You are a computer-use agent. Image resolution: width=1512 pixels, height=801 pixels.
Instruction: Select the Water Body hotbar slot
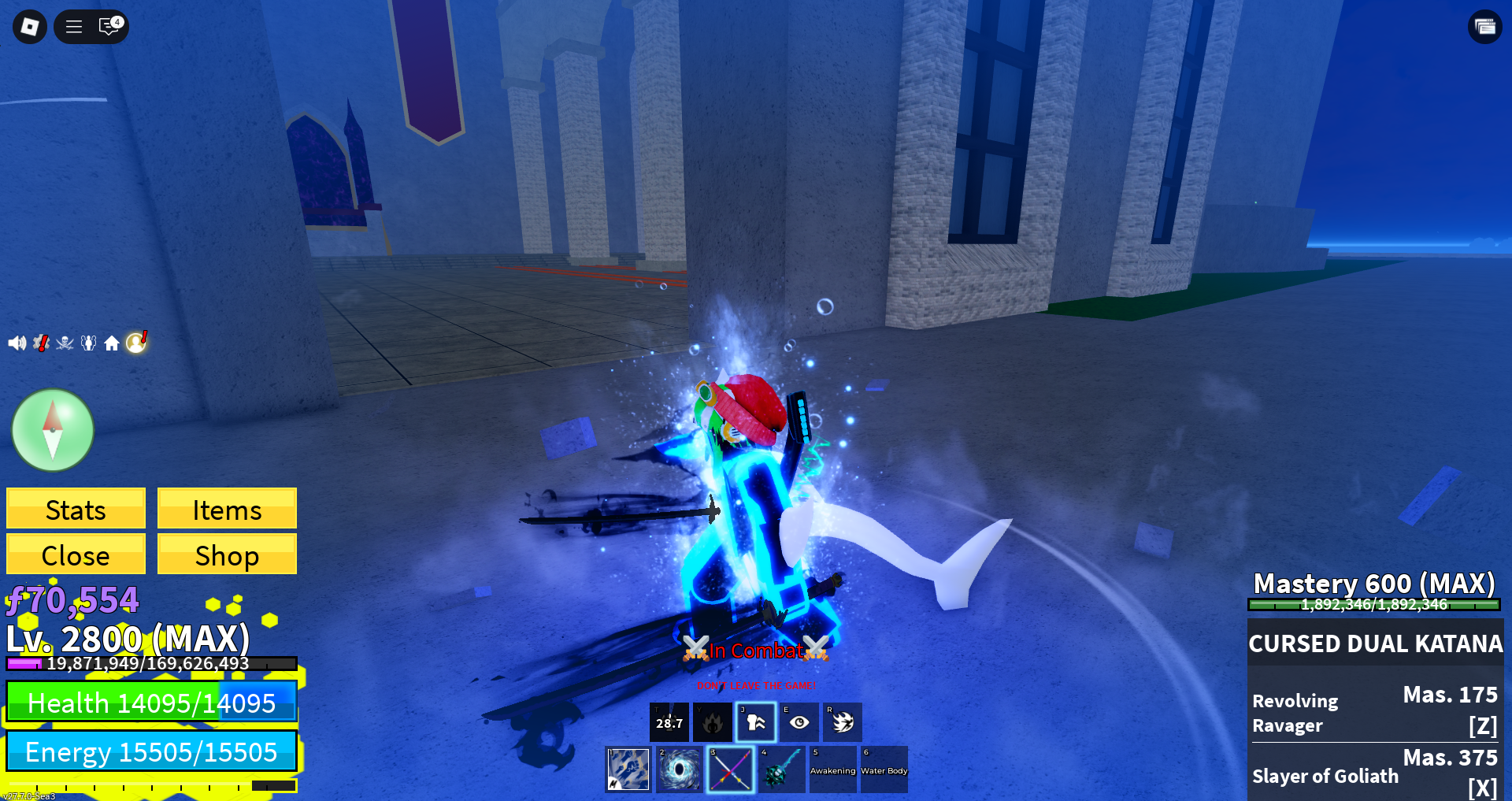click(884, 769)
